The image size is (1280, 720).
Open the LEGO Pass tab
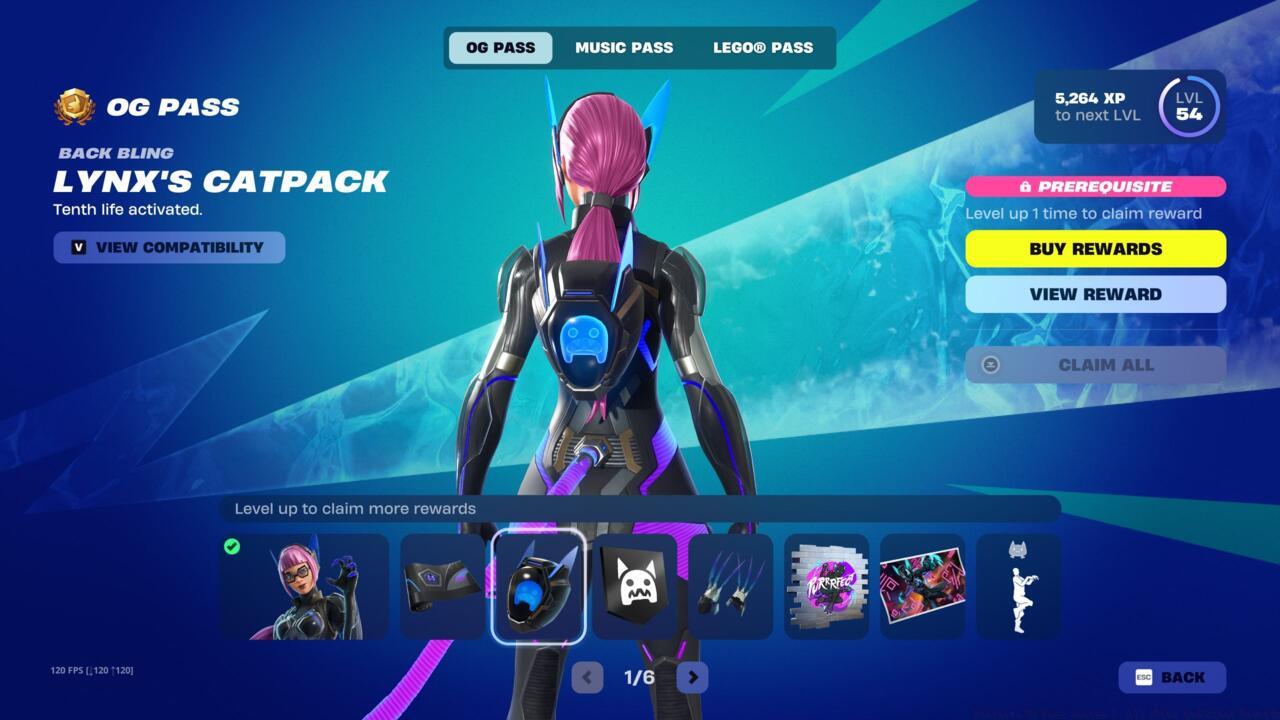pos(761,47)
